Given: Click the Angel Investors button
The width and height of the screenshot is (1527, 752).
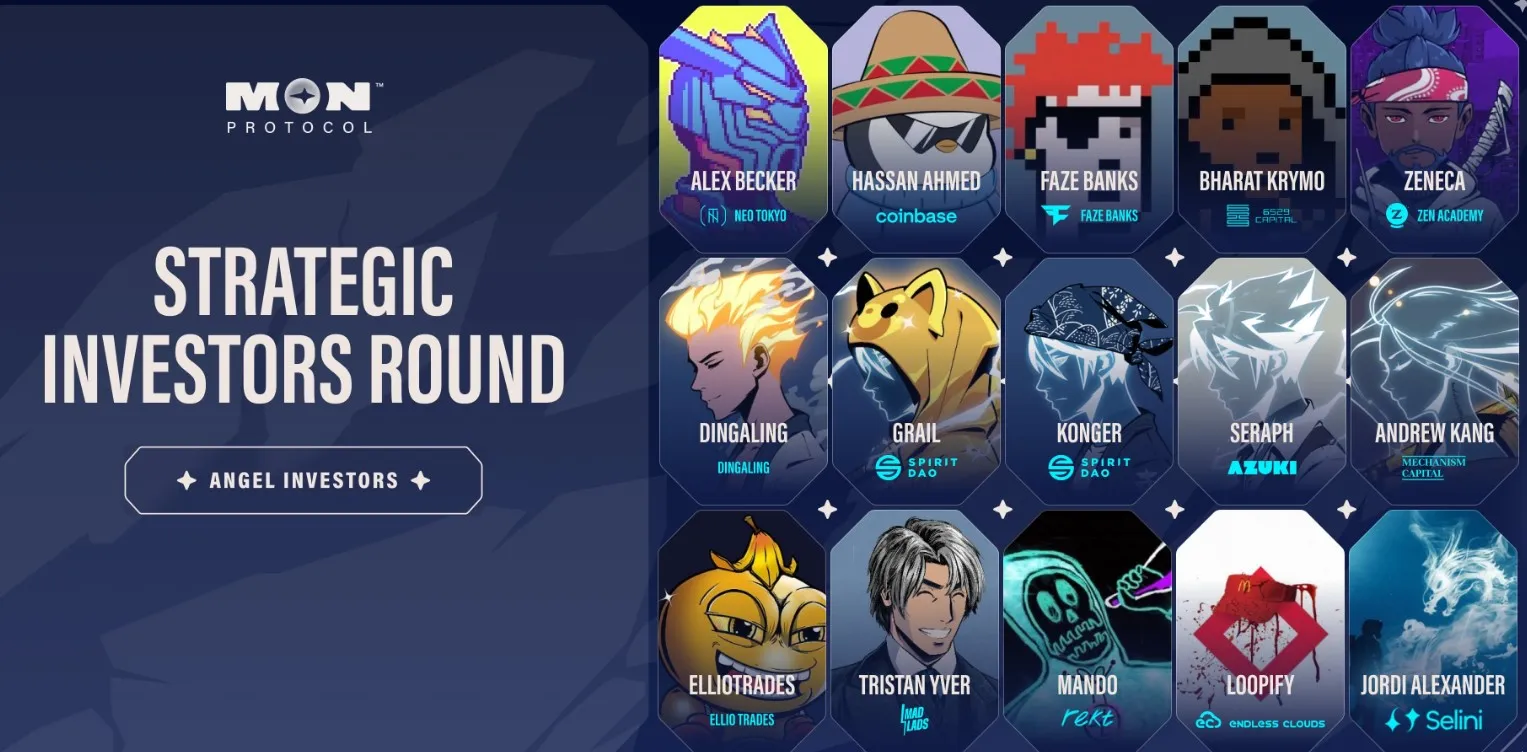Looking at the screenshot, I should click(x=303, y=480).
